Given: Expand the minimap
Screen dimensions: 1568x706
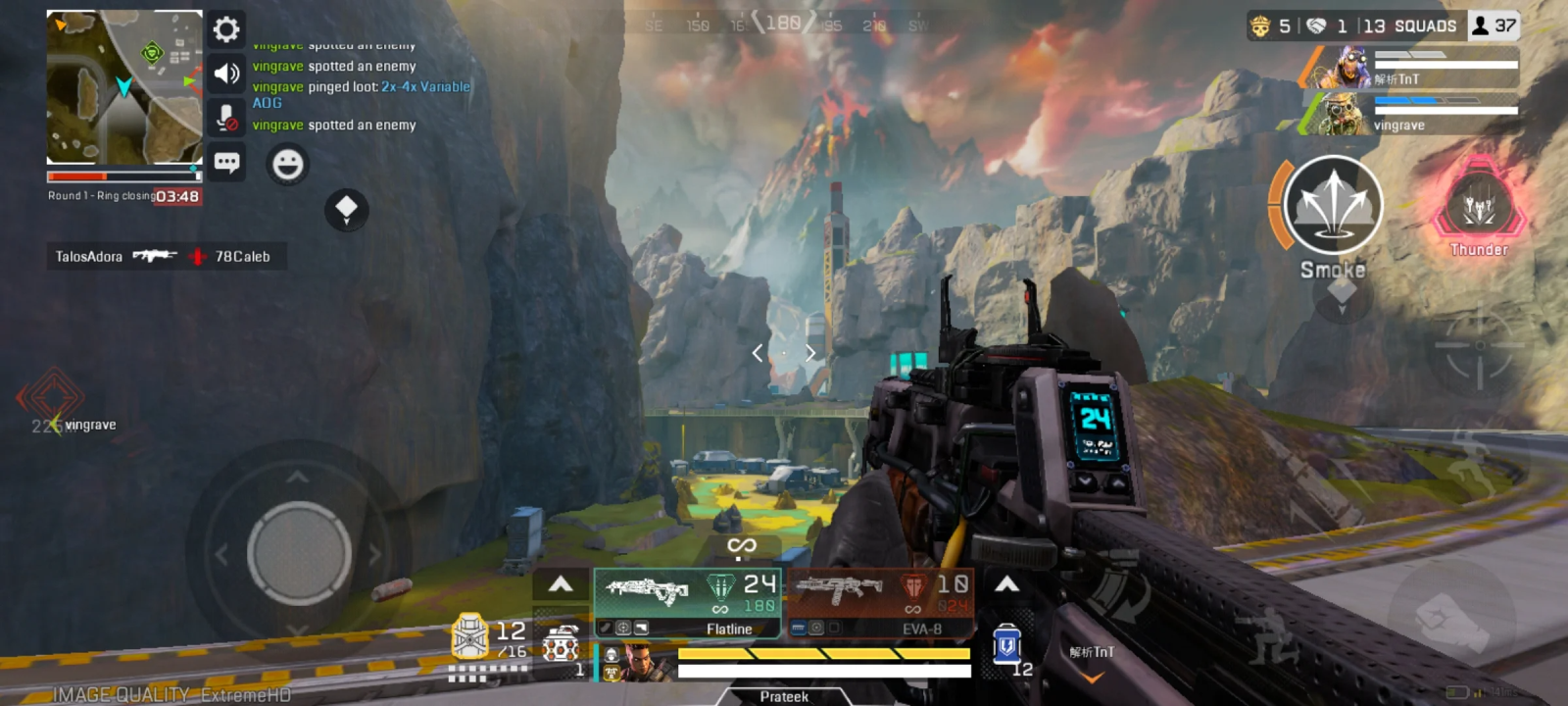Looking at the screenshot, I should [x=124, y=87].
